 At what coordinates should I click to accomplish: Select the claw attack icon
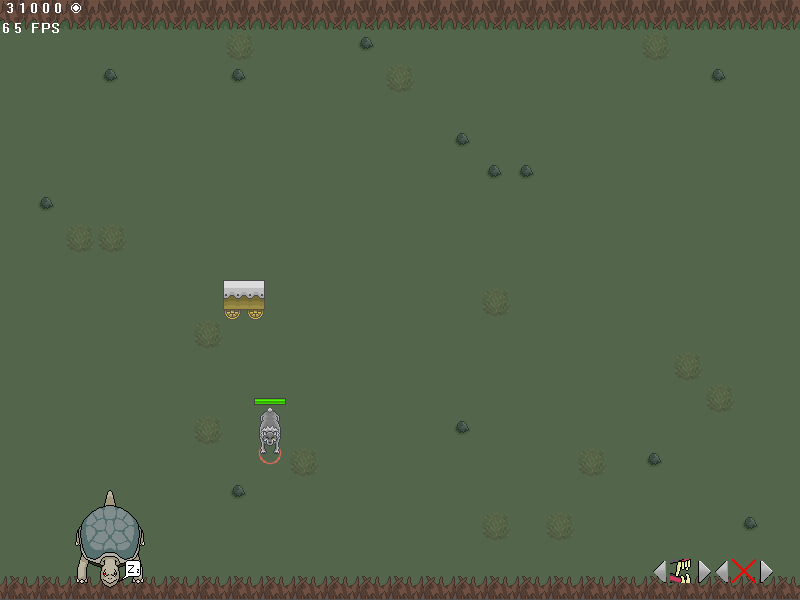click(682, 571)
